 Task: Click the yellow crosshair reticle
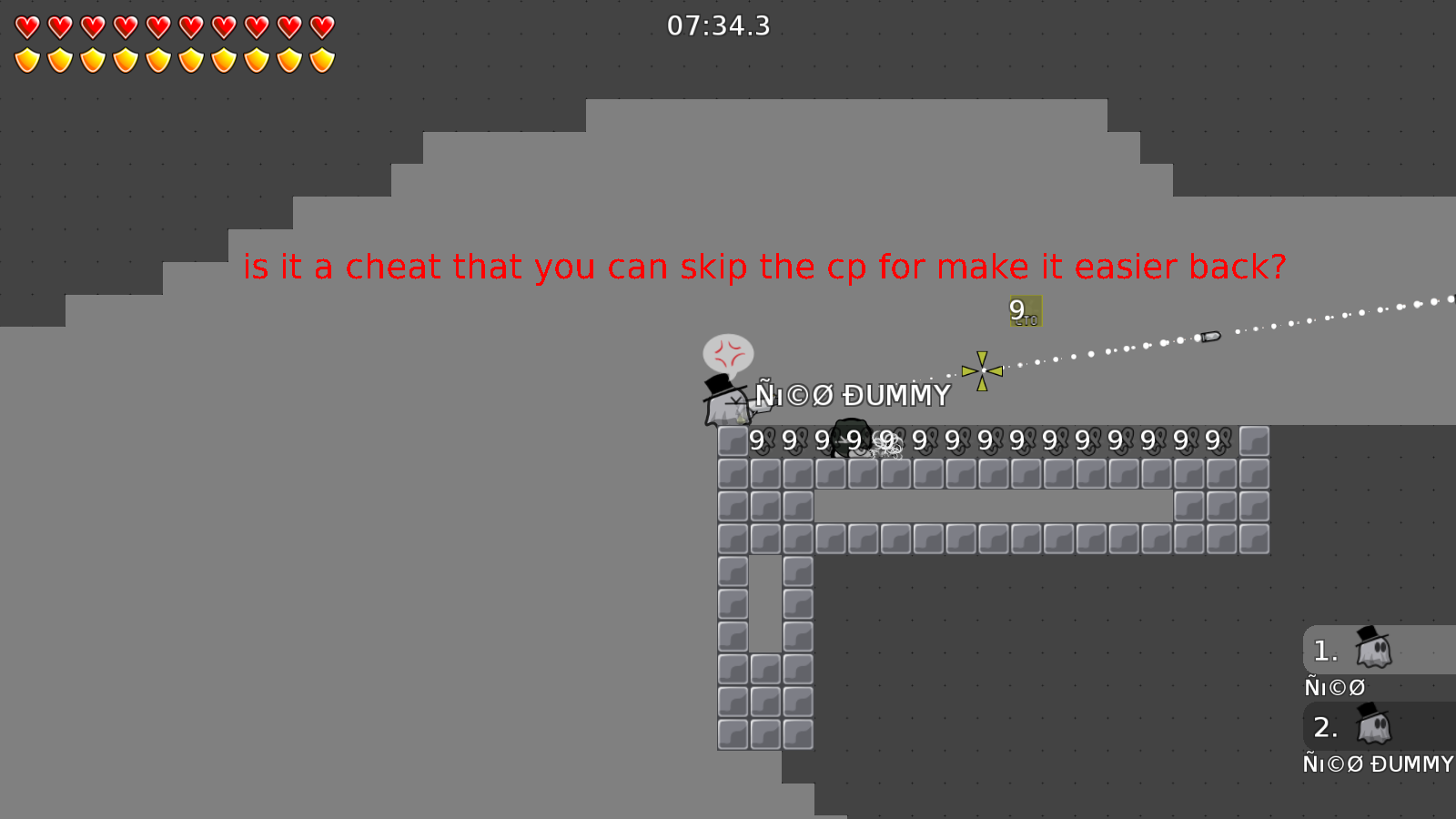[x=982, y=371]
